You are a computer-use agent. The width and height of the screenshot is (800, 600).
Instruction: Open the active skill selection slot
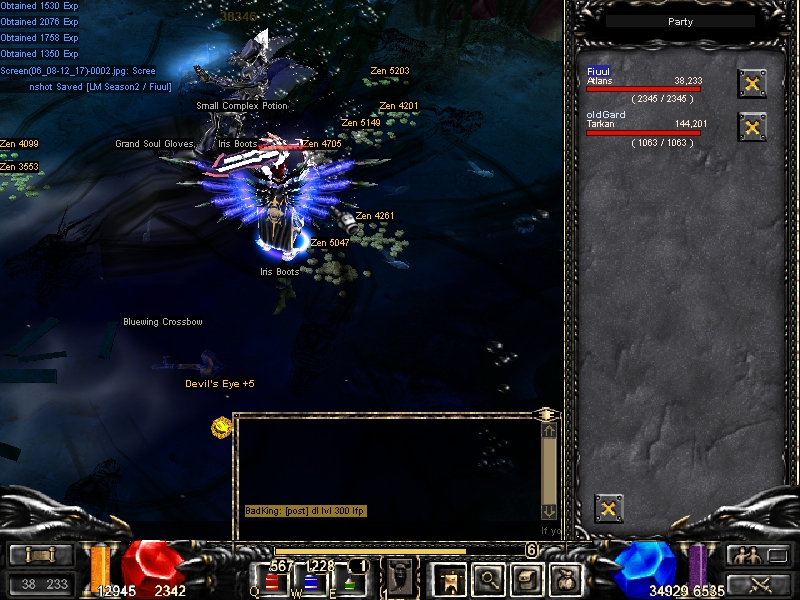tap(400, 577)
